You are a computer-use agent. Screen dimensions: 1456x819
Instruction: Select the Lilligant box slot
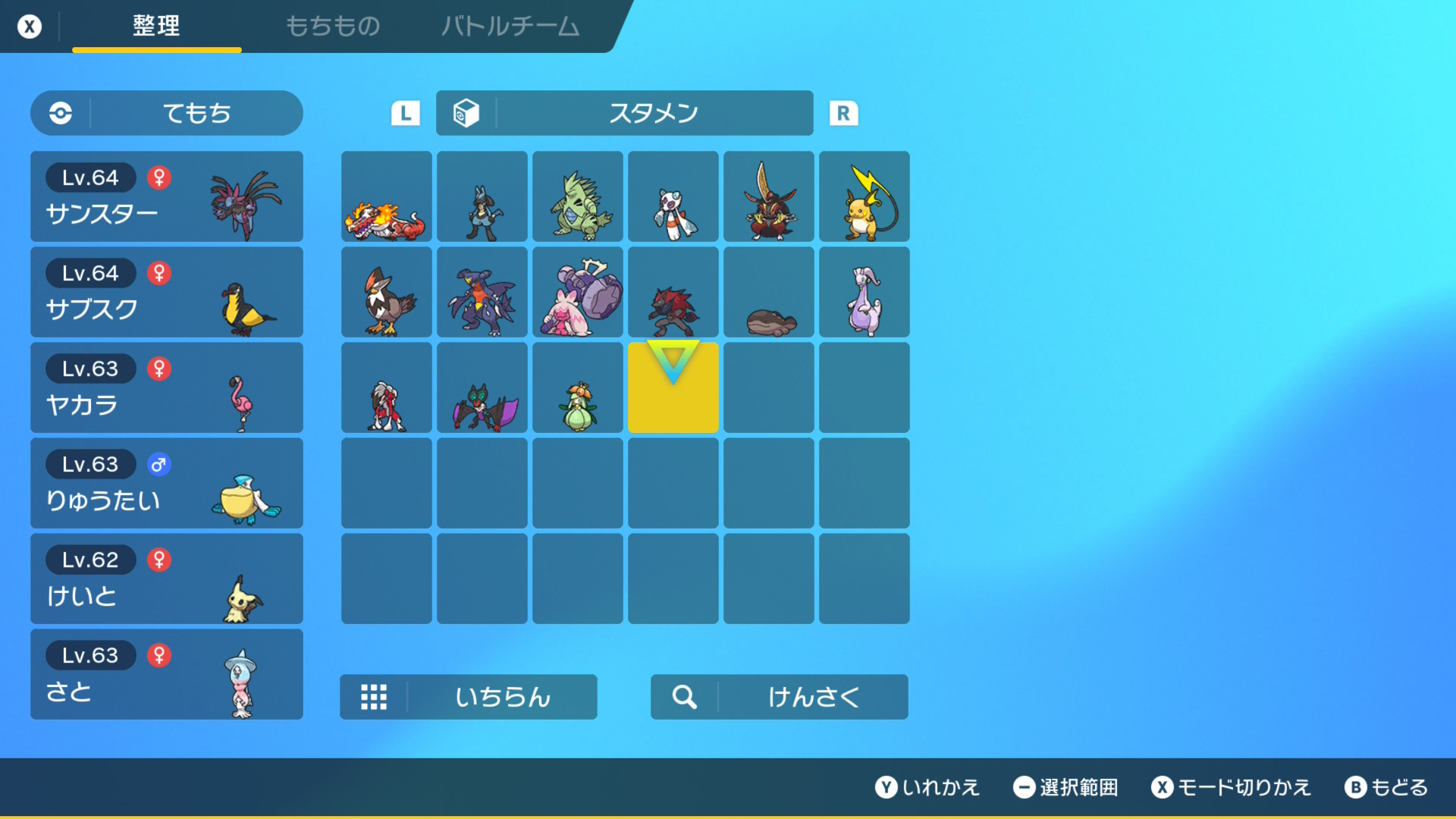(x=578, y=388)
